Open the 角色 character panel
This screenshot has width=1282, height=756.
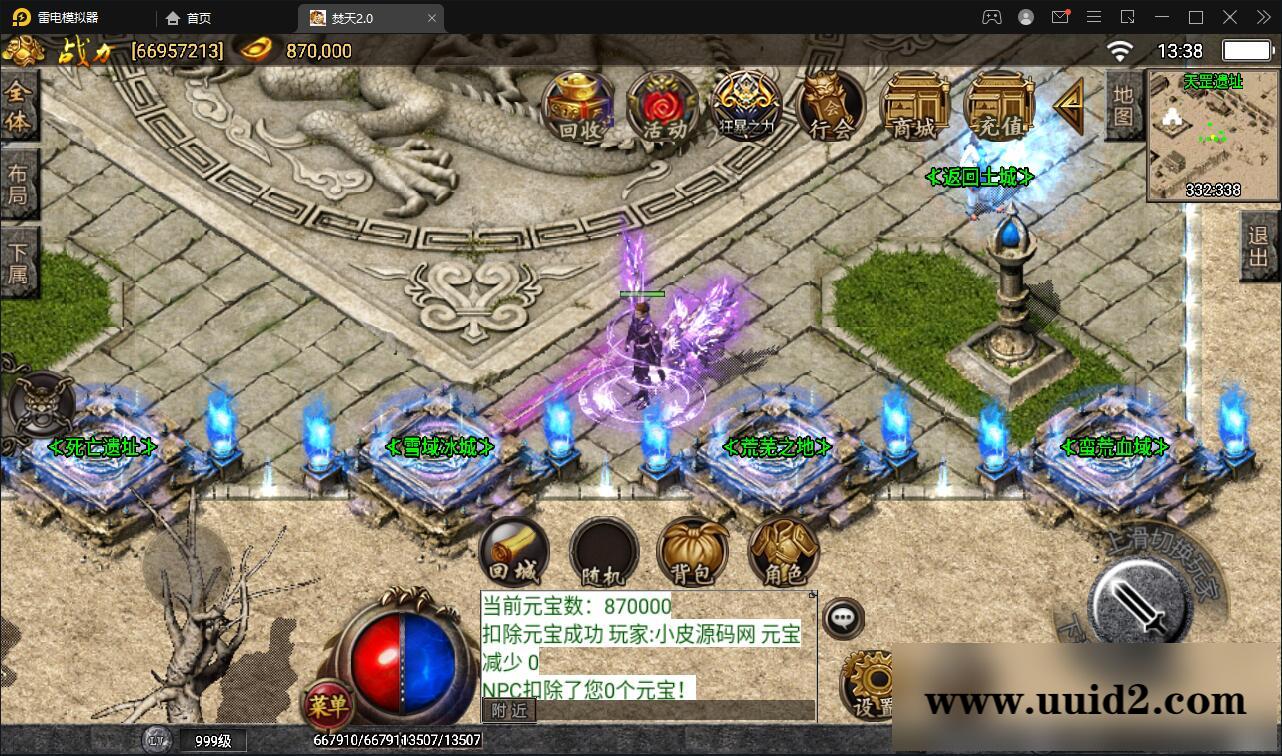782,550
